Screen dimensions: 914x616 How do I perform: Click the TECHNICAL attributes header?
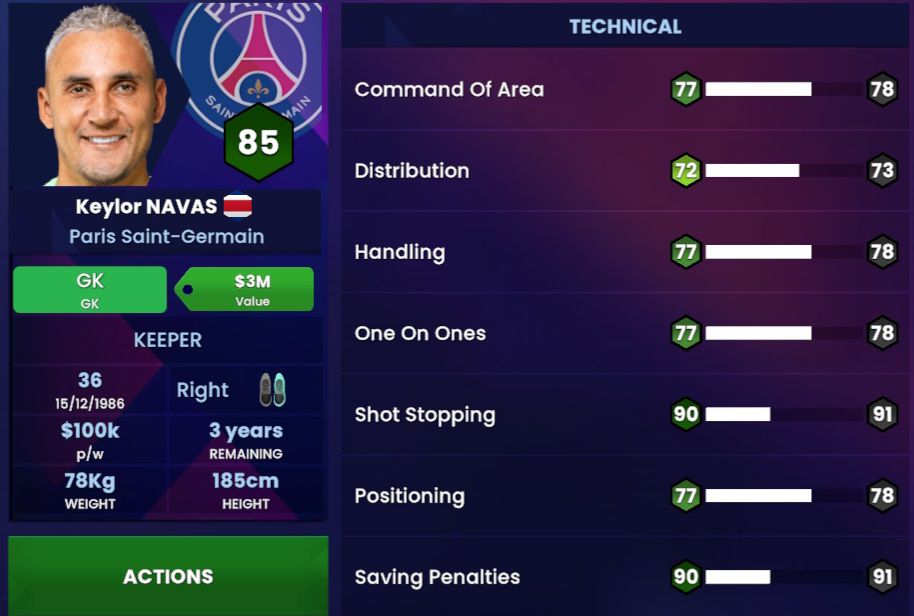pyautogui.click(x=625, y=27)
